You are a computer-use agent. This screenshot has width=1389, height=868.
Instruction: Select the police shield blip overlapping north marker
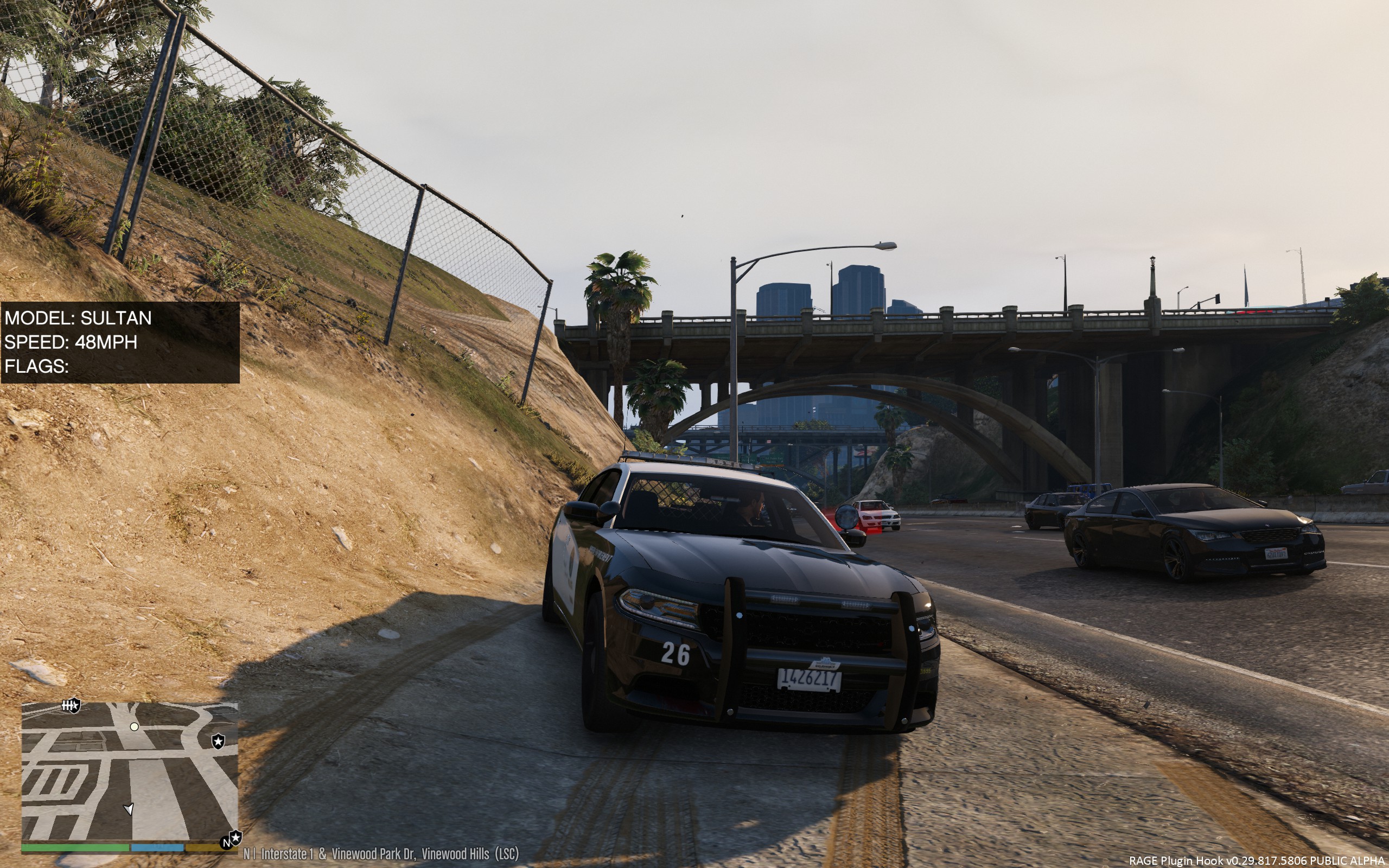click(x=235, y=838)
